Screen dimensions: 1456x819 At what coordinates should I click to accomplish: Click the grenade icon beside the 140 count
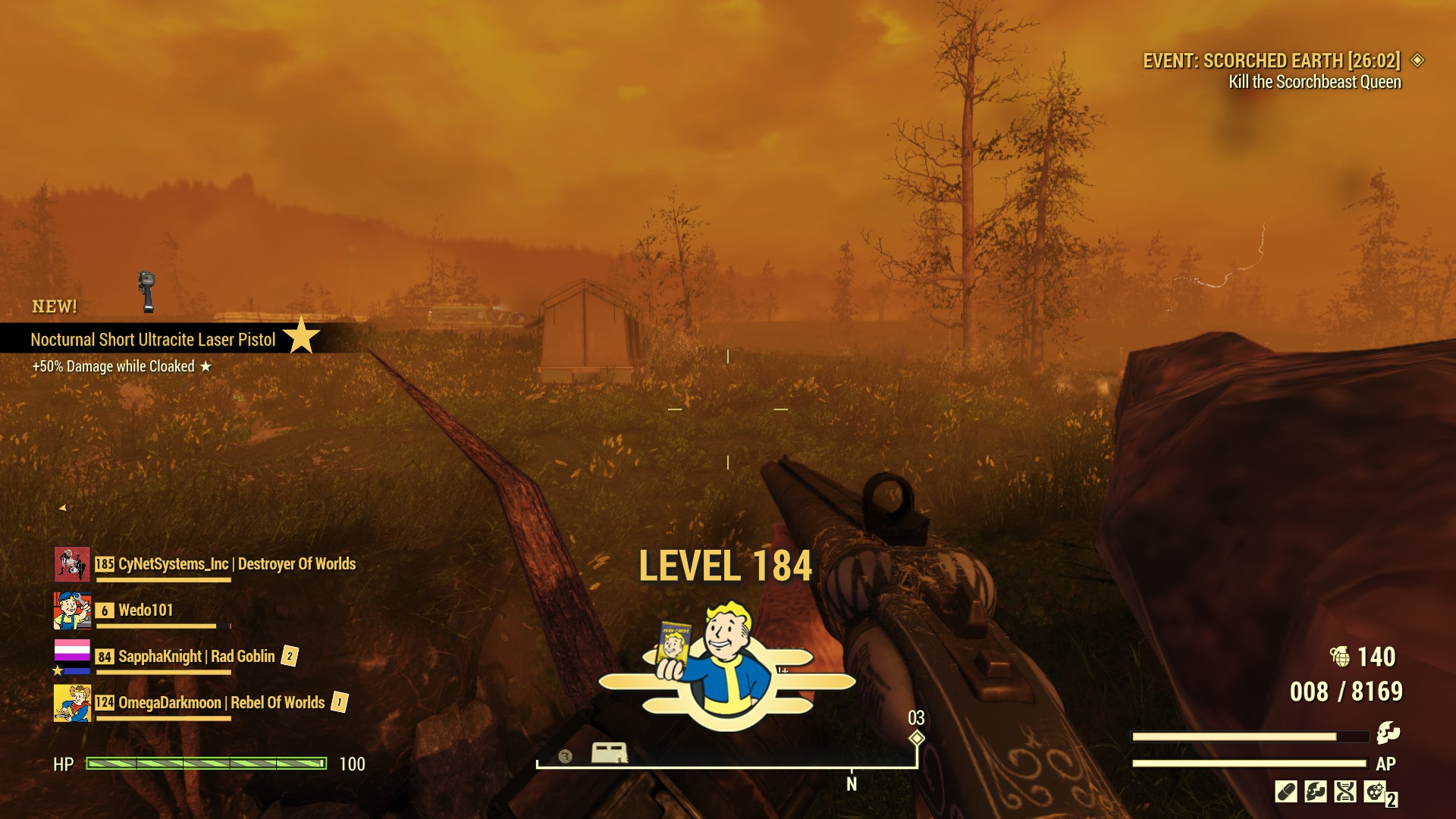click(x=1340, y=657)
